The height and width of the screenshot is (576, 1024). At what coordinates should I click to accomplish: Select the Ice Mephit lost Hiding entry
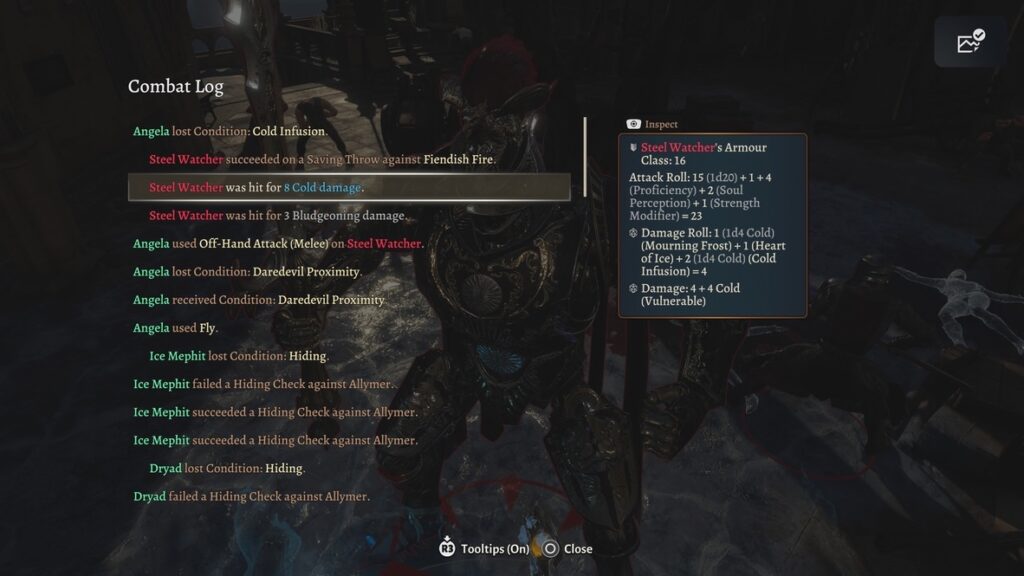click(x=239, y=356)
